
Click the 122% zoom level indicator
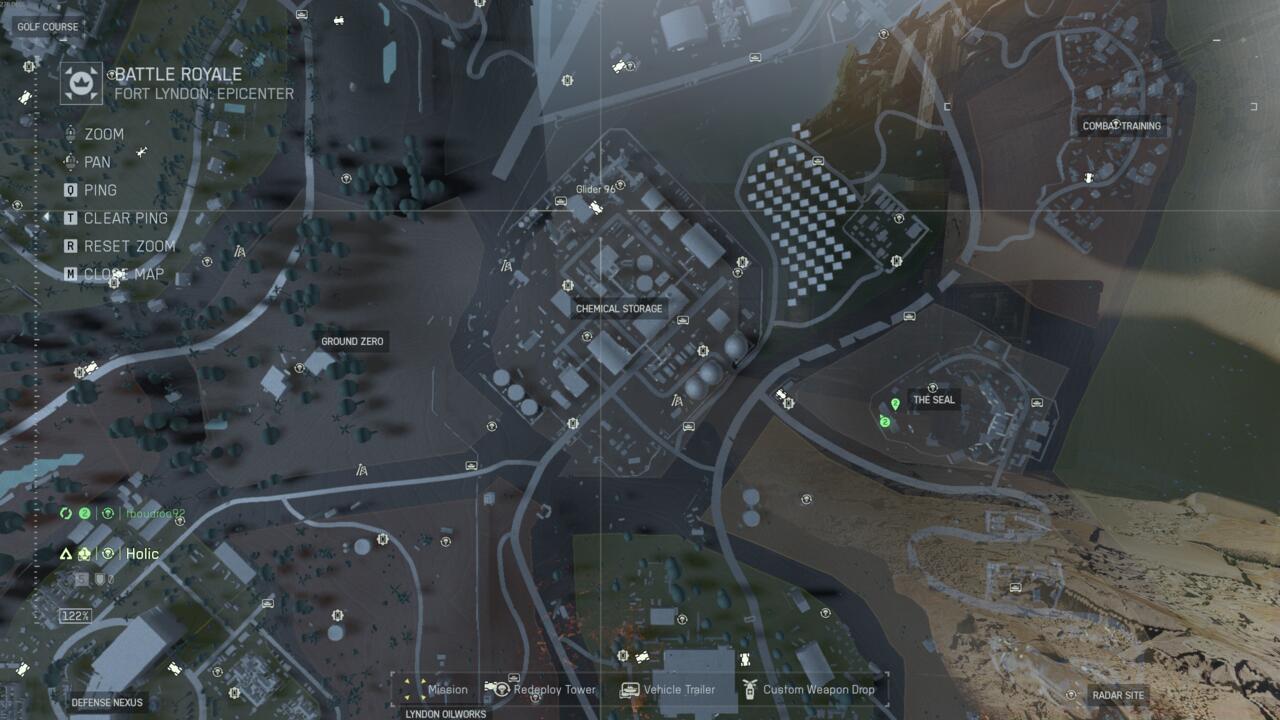click(74, 614)
